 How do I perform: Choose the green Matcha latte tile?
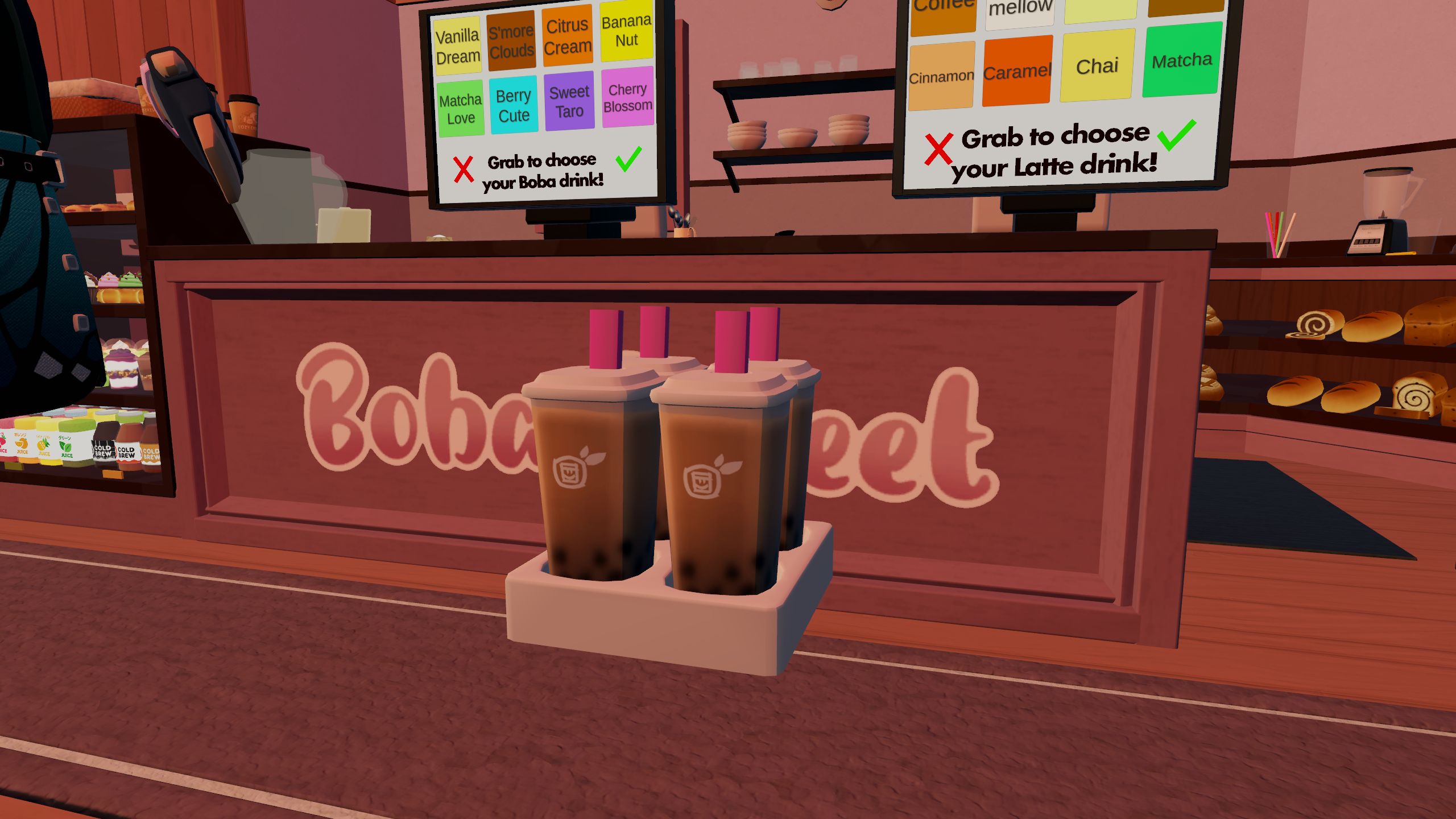pyautogui.click(x=1182, y=60)
